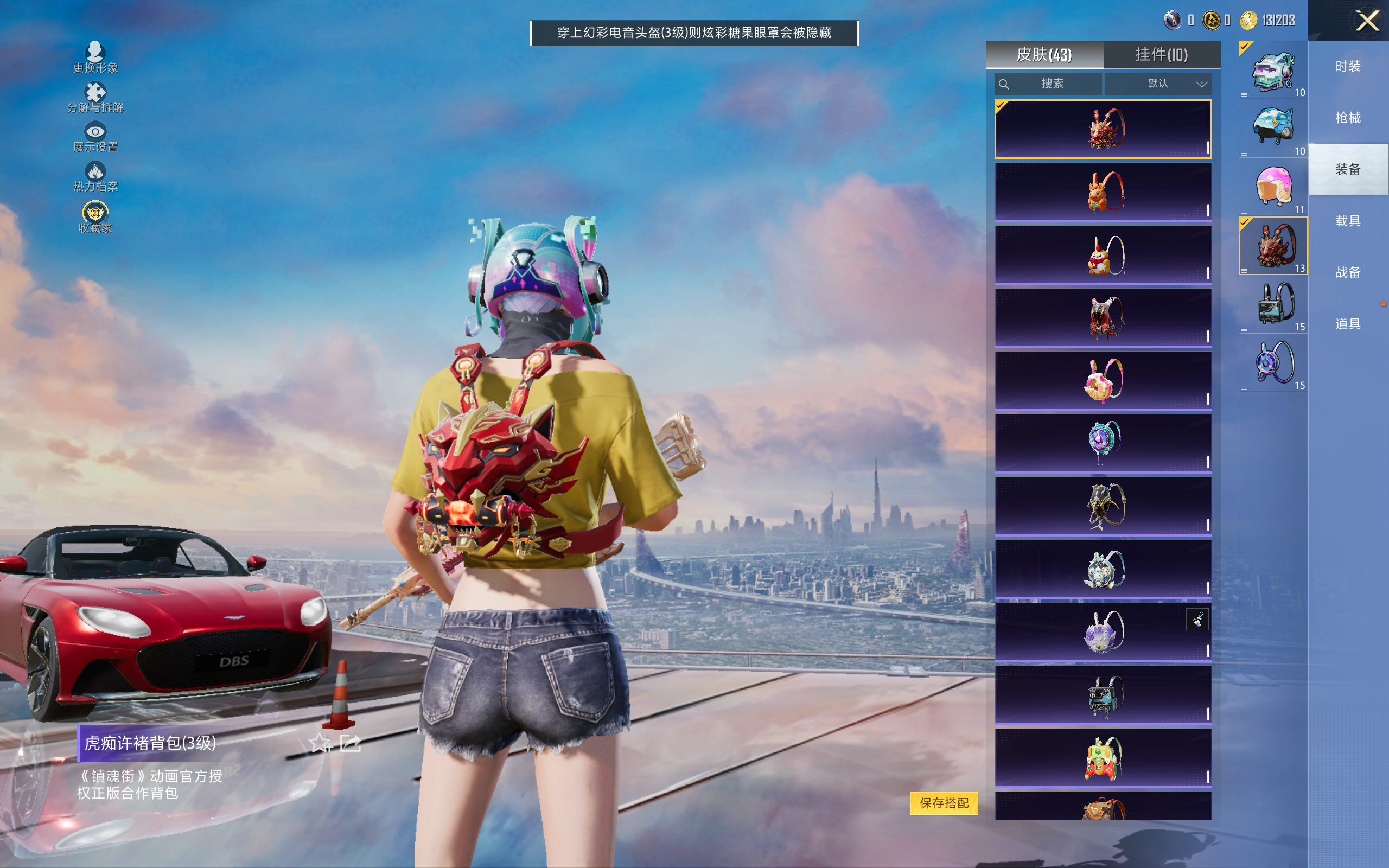Open the 收藏家 collector page
This screenshot has width=1389, height=868.
point(95,218)
